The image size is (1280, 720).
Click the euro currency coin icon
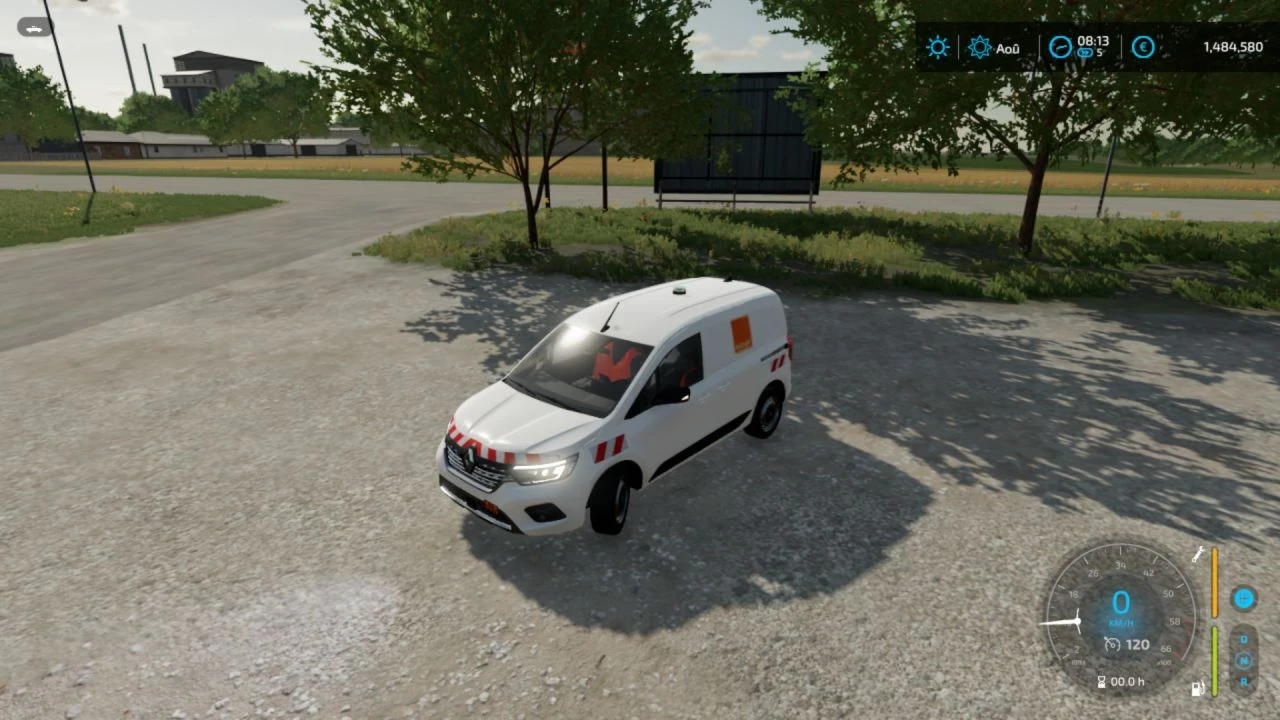pyautogui.click(x=1143, y=47)
